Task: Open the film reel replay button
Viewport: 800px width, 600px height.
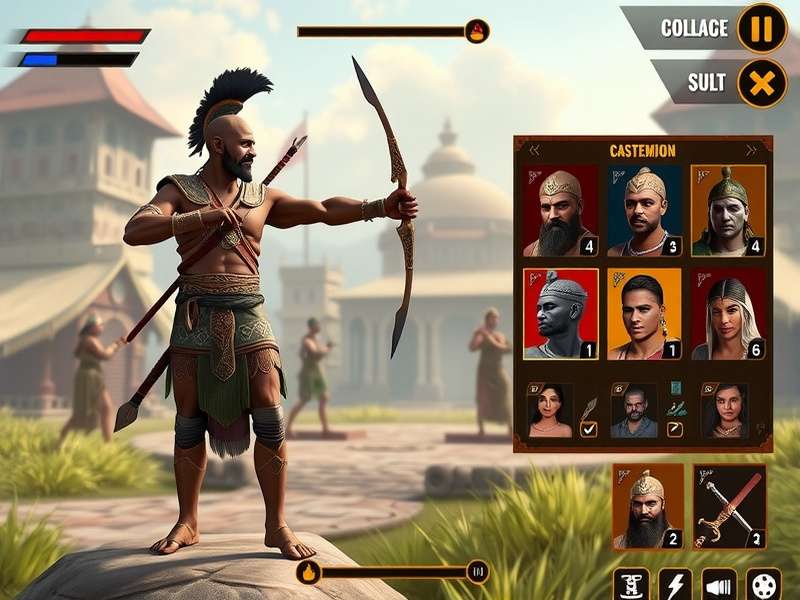Action: click(764, 585)
